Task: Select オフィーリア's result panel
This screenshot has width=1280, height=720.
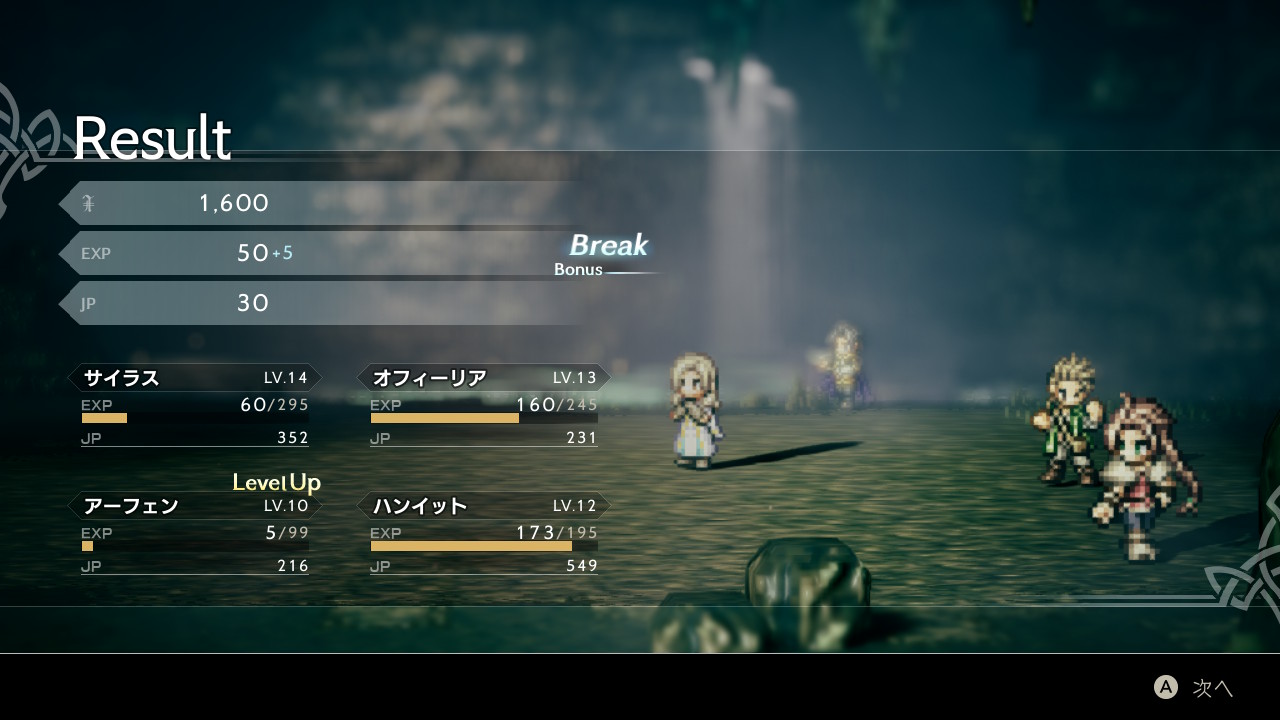Action: click(x=484, y=405)
